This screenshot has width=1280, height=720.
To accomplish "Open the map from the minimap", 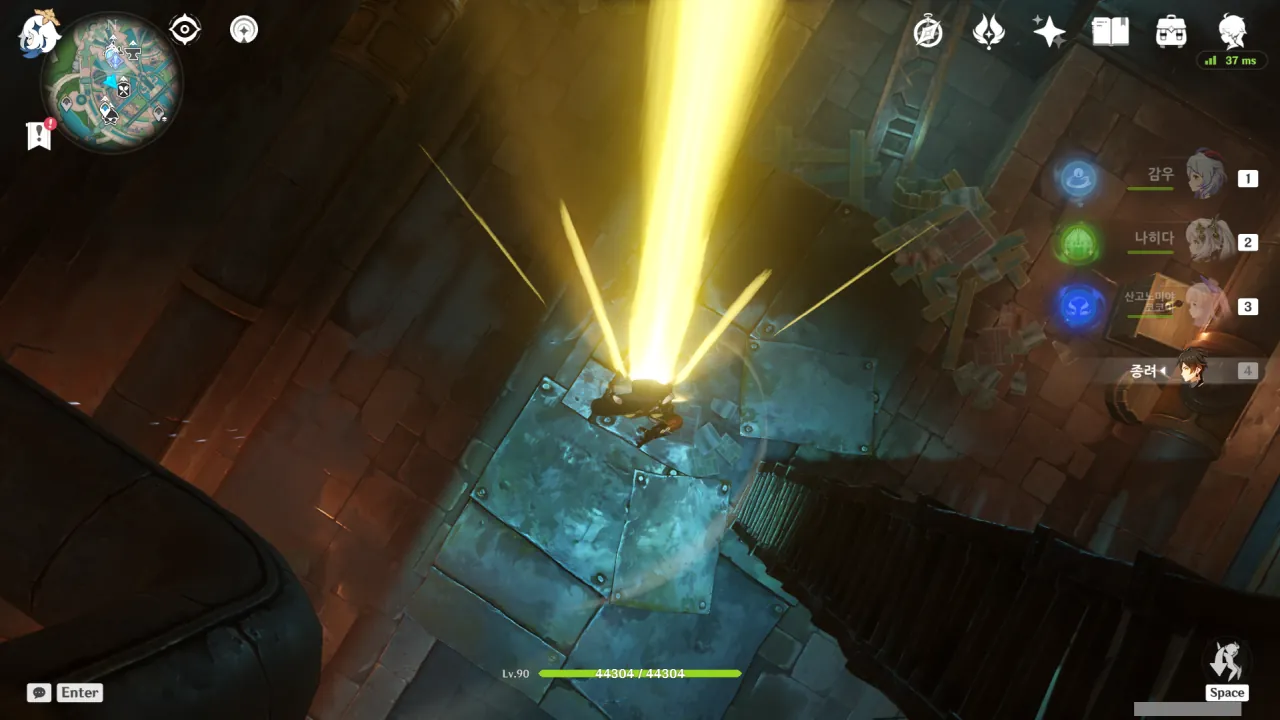I will click(112, 82).
